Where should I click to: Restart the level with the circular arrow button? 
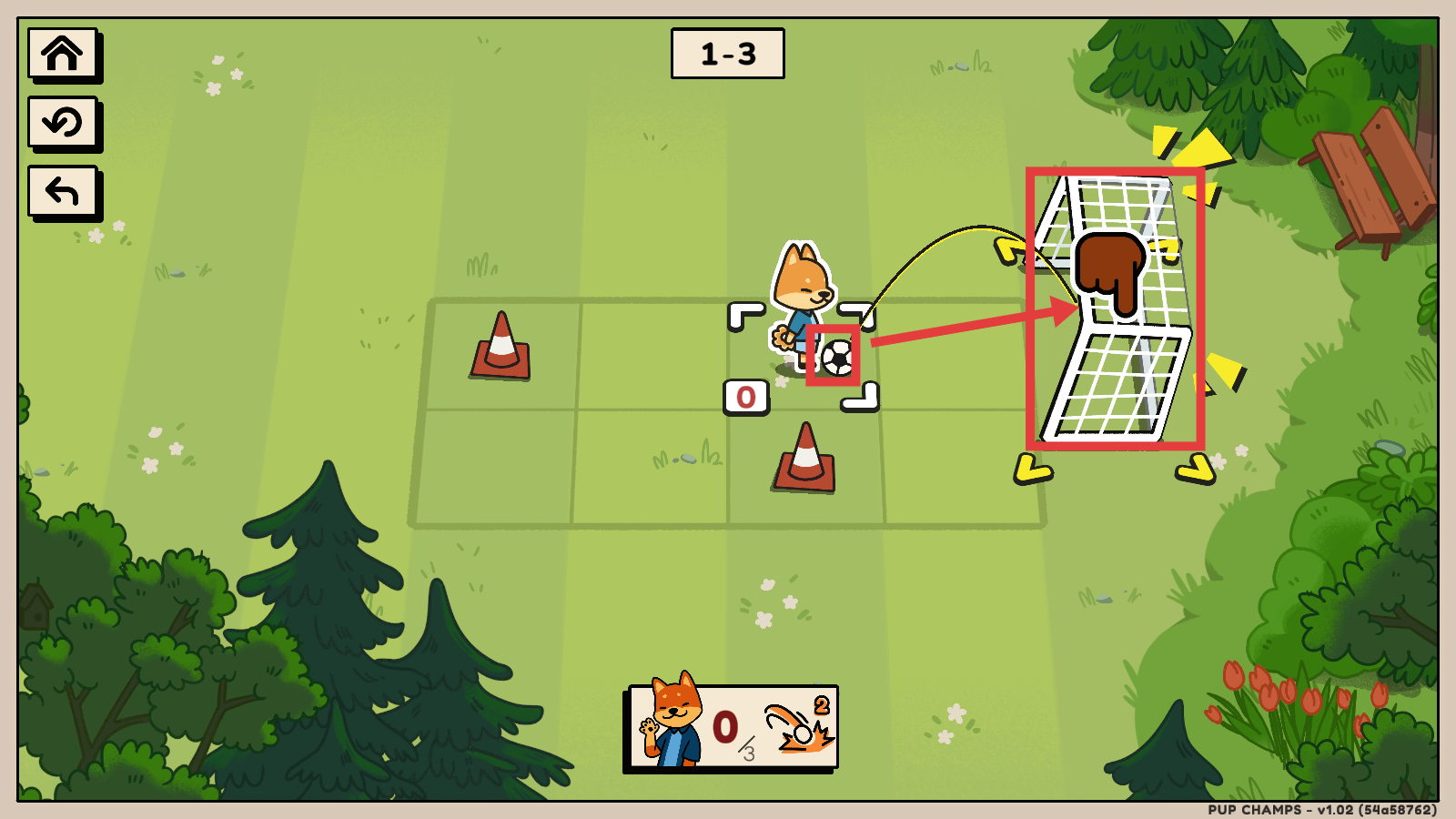[62, 122]
